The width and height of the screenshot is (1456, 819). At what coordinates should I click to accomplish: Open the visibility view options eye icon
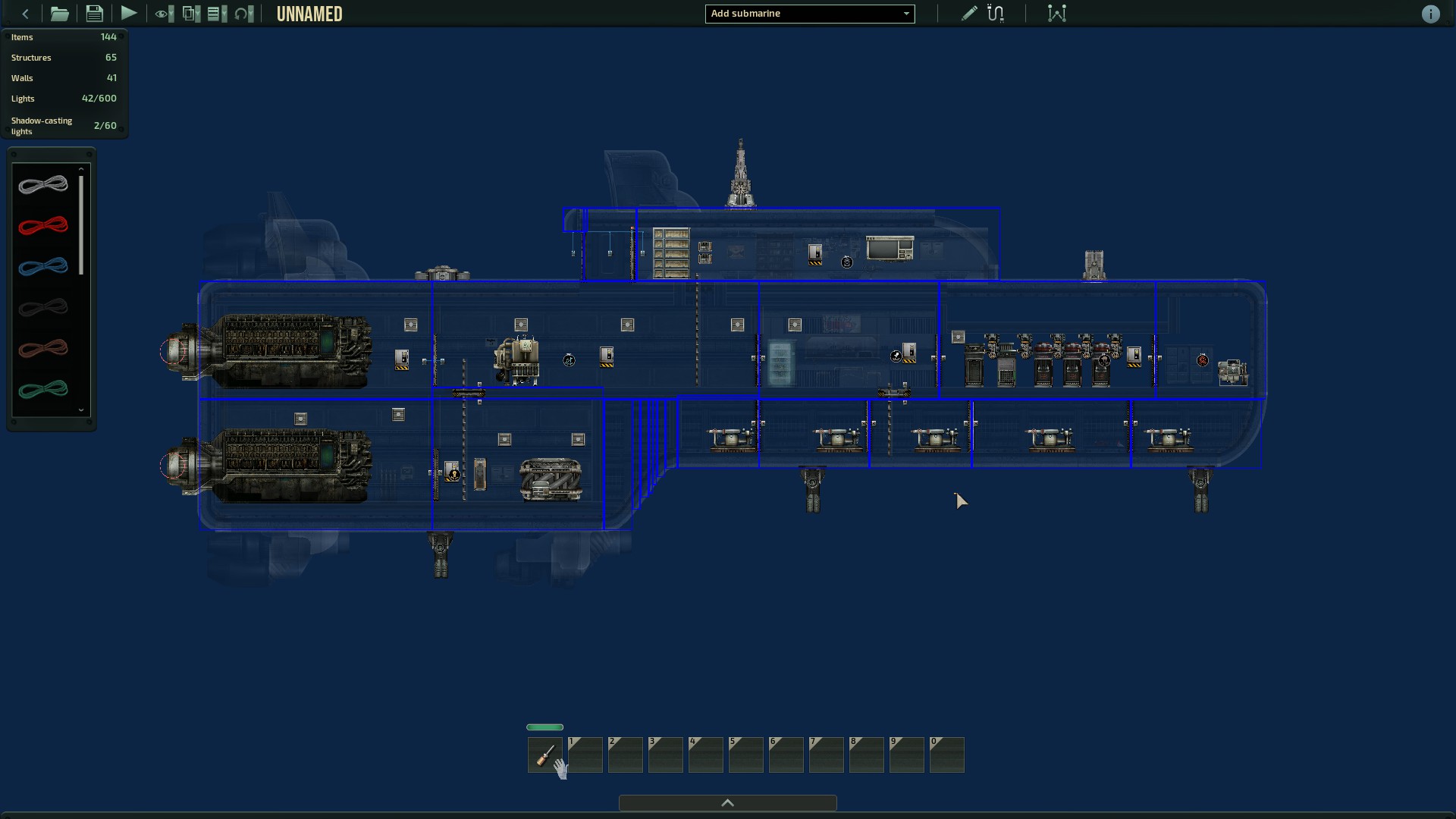coord(161,13)
